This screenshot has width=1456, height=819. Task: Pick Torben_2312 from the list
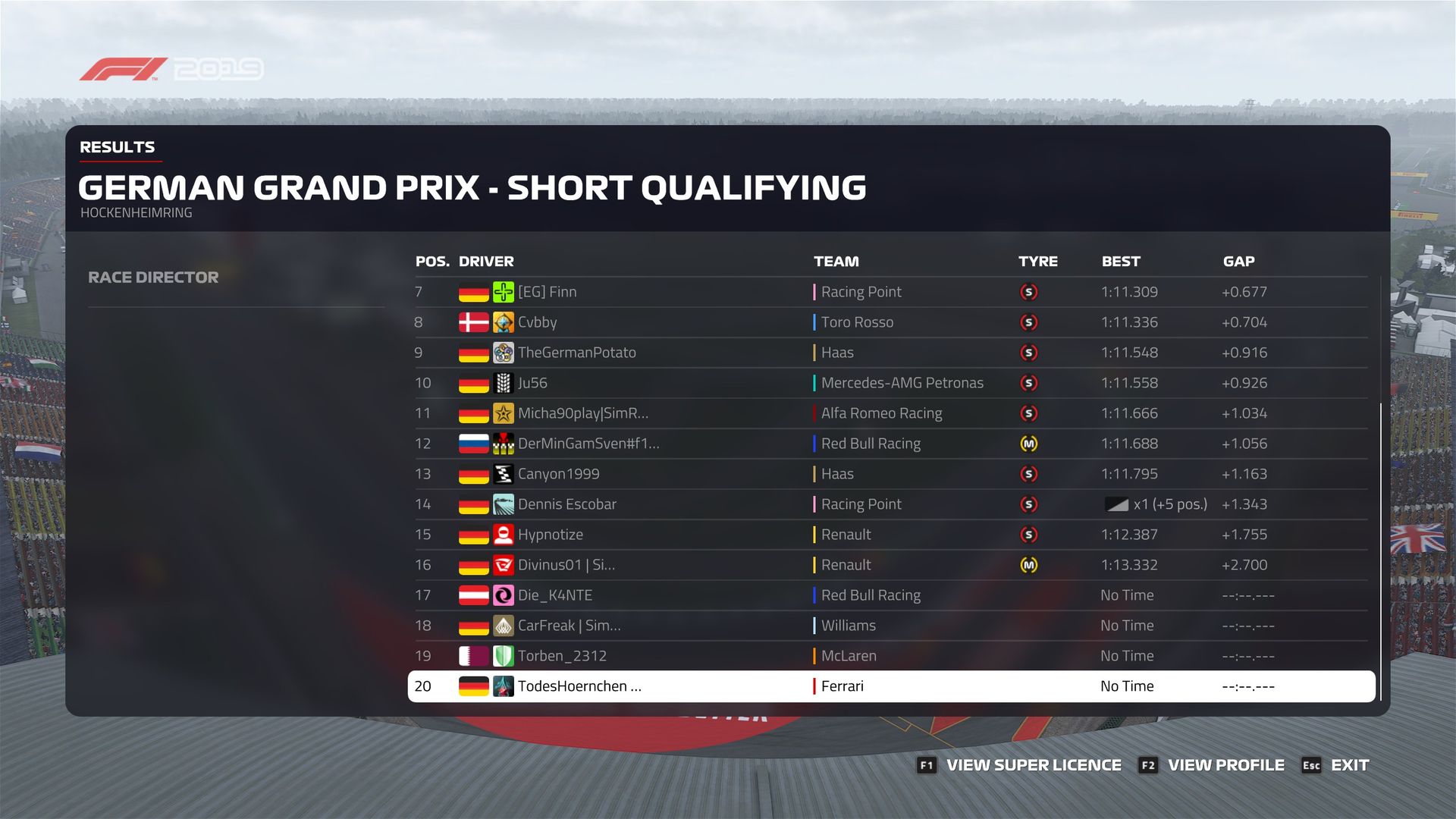(x=562, y=656)
